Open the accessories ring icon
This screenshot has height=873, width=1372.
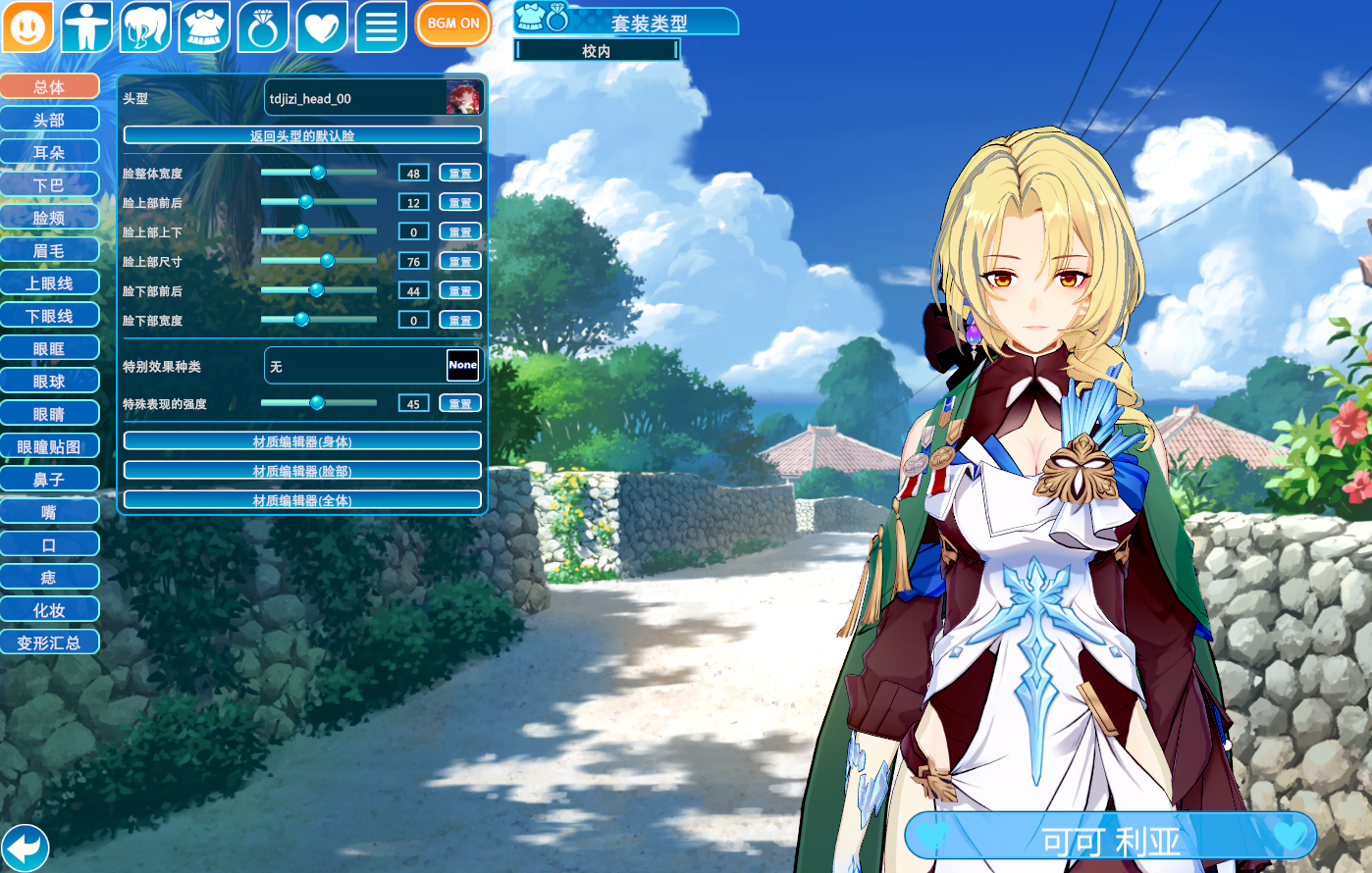tap(263, 26)
